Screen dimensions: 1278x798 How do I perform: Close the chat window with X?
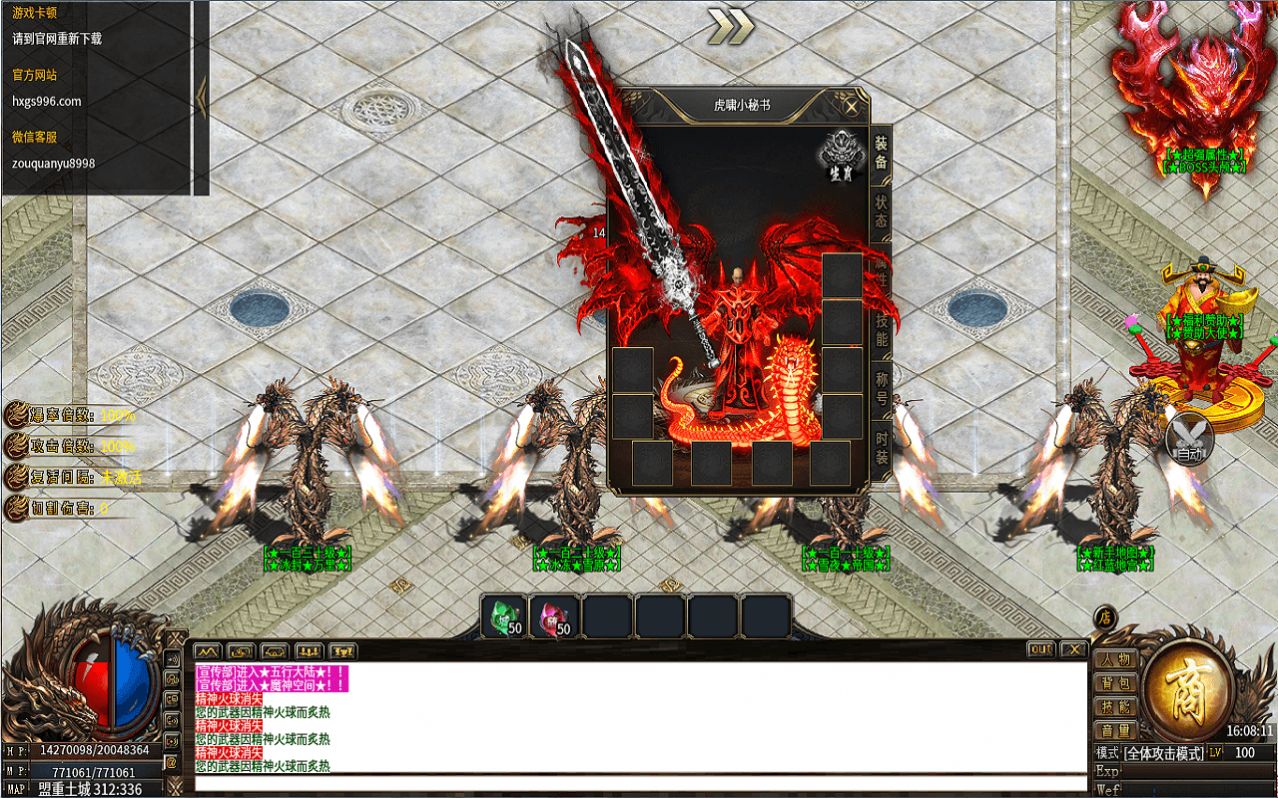click(x=1073, y=650)
